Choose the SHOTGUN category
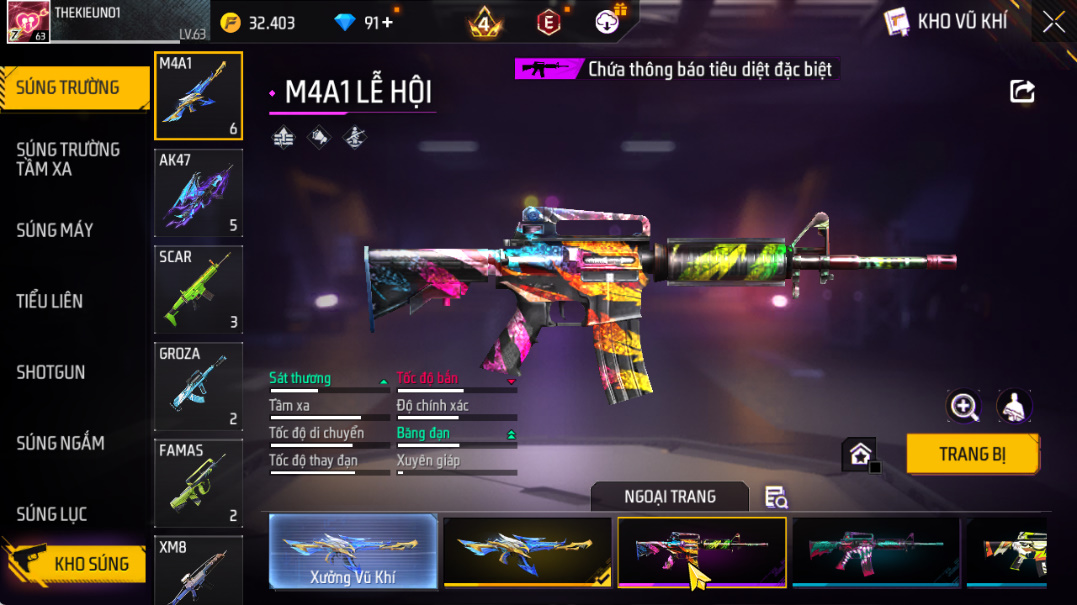 pos(51,372)
